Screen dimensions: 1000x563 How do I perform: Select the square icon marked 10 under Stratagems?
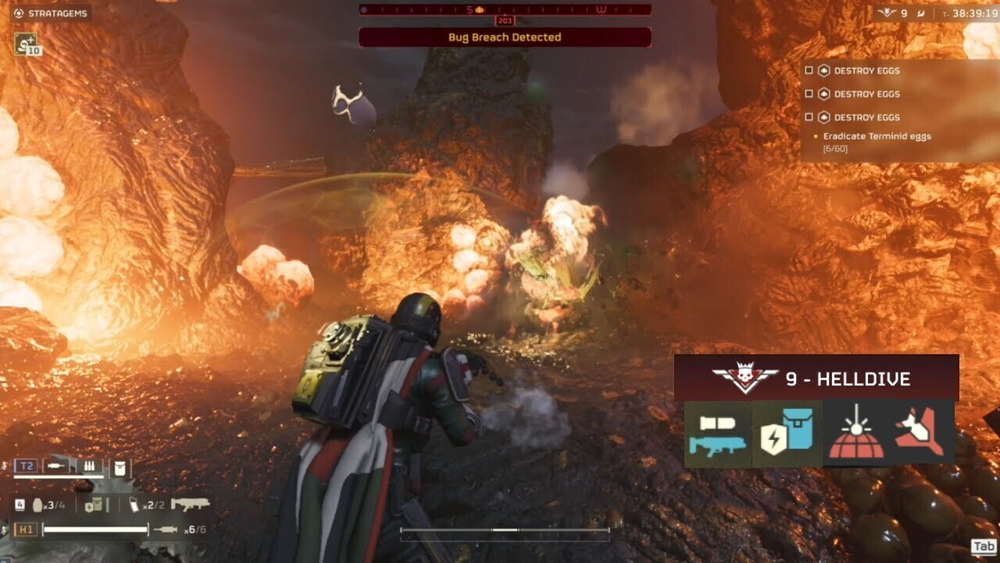click(x=26, y=45)
